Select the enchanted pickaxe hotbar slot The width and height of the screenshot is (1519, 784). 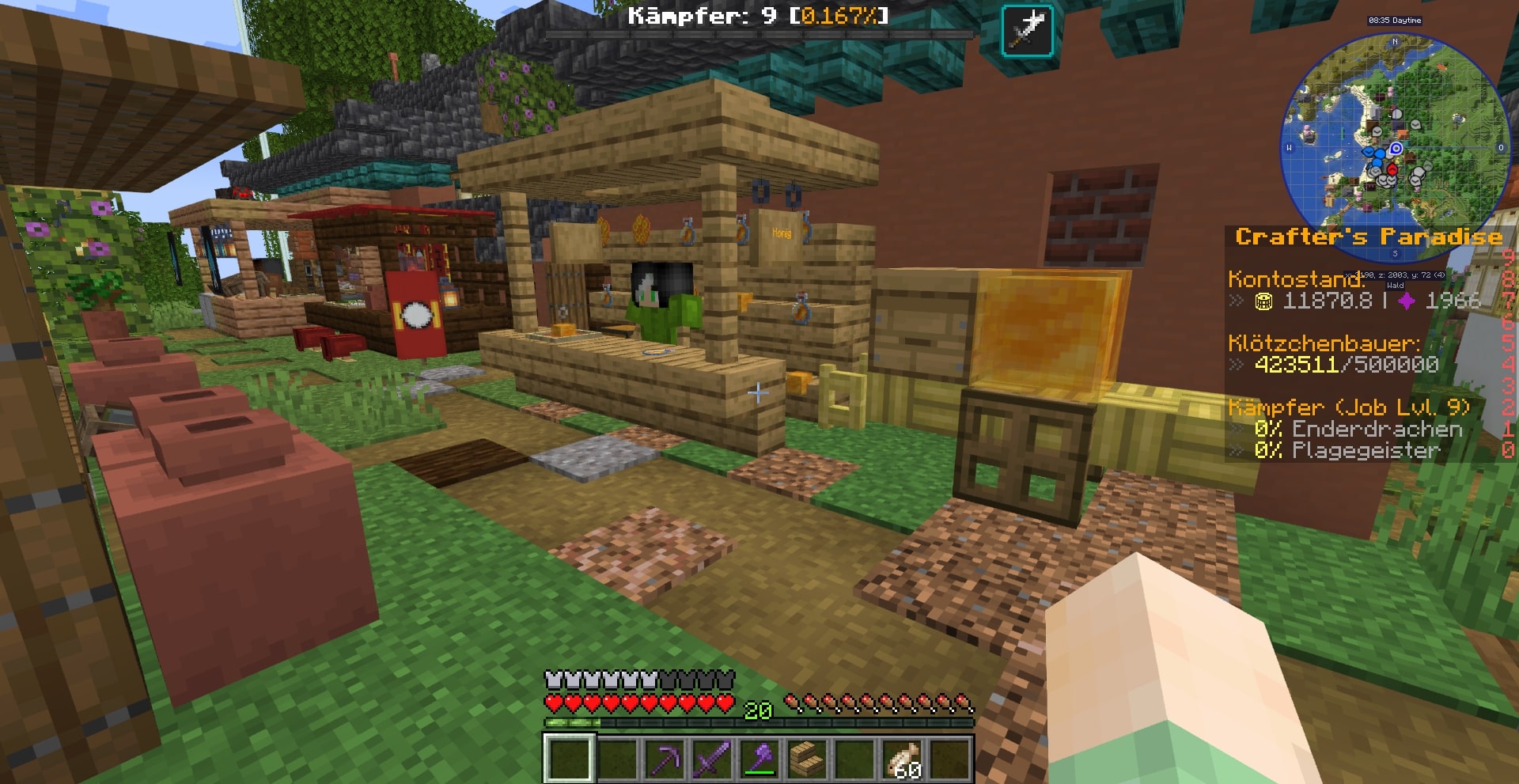click(663, 759)
